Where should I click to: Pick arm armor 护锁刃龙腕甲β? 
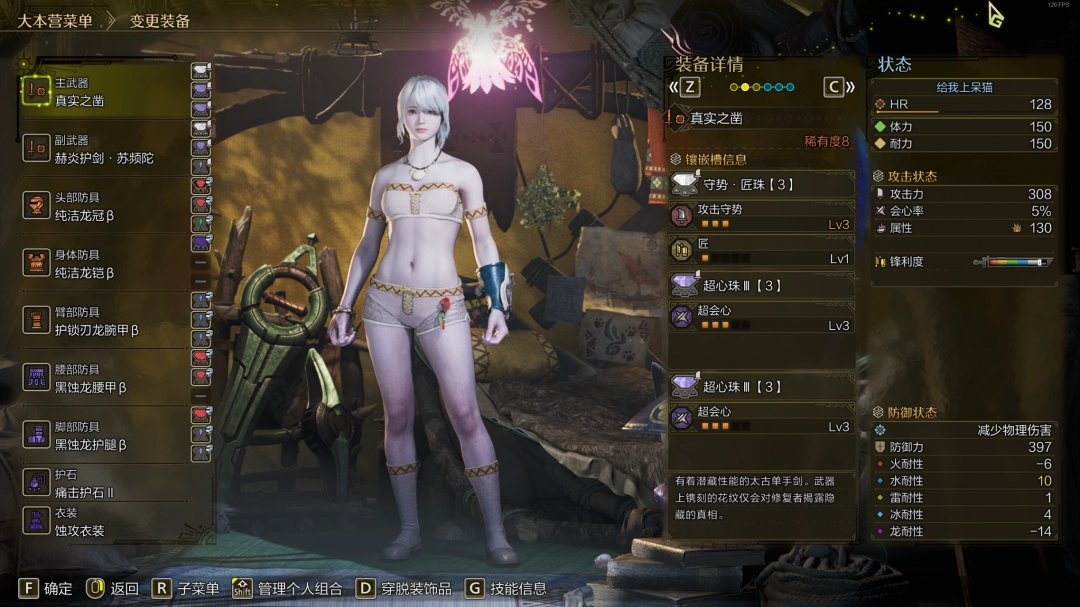[x=100, y=321]
